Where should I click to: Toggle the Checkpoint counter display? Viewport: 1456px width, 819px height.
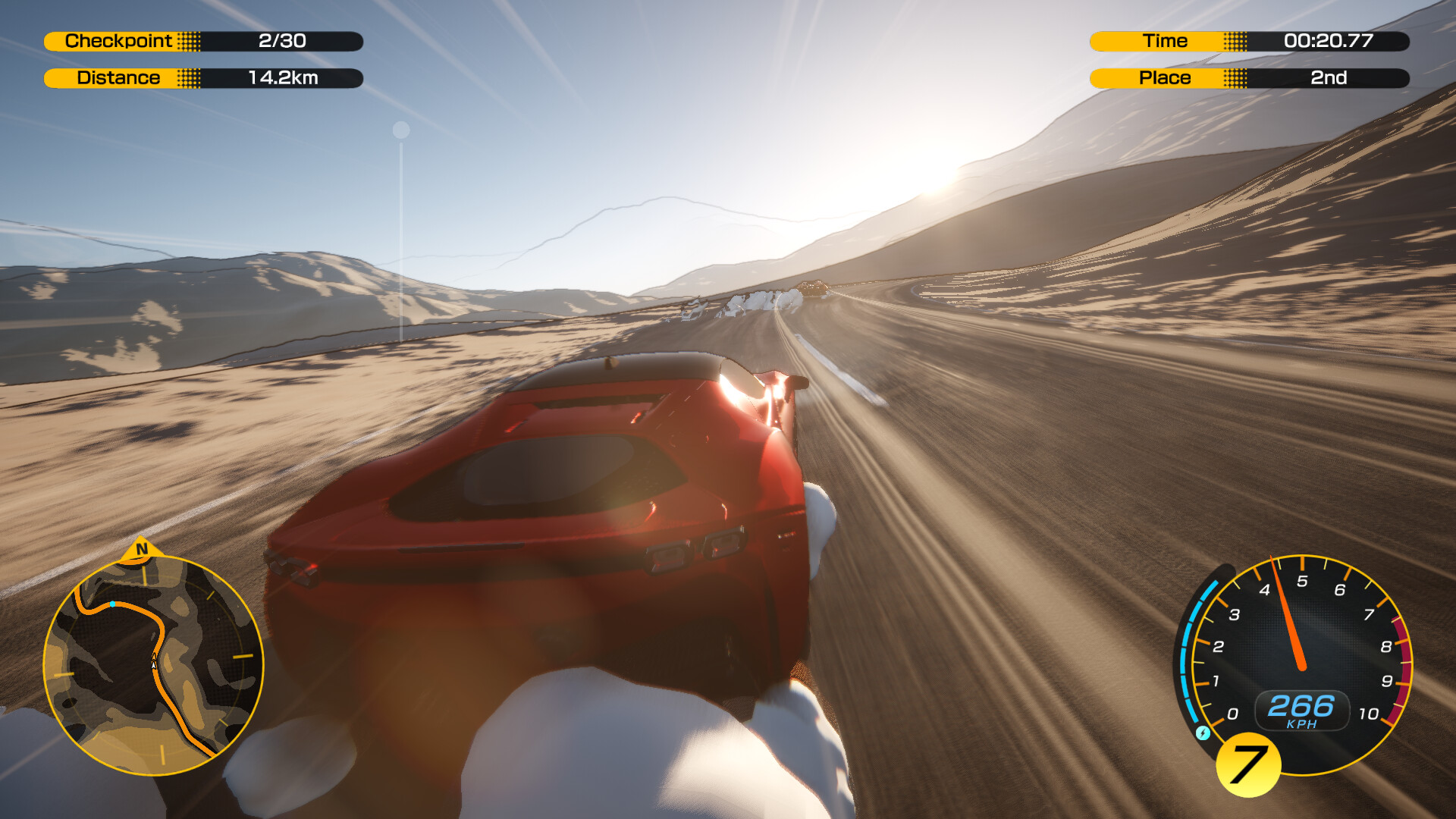[281, 42]
